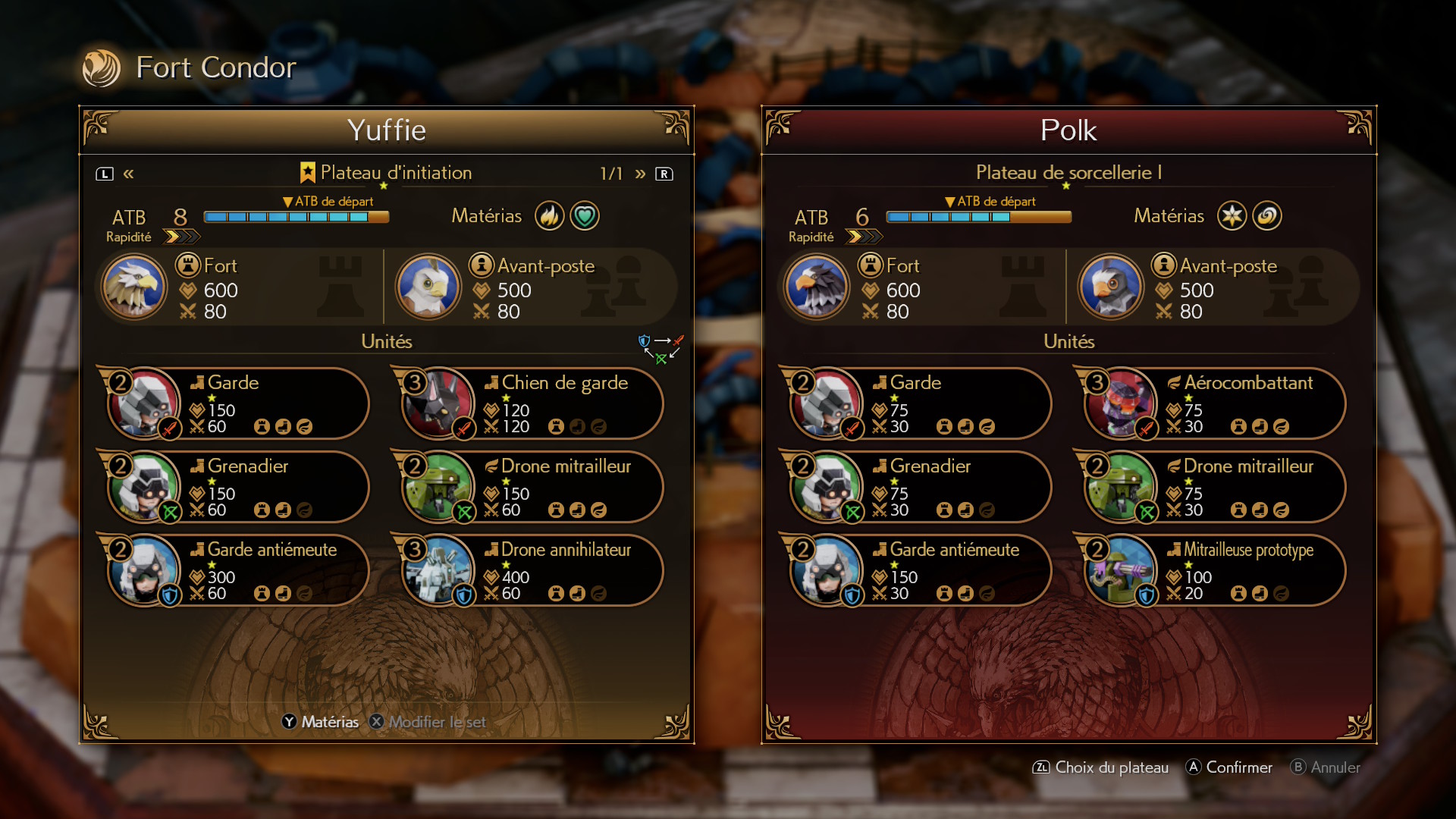Inspect Polk's star materia icon

point(1232,216)
